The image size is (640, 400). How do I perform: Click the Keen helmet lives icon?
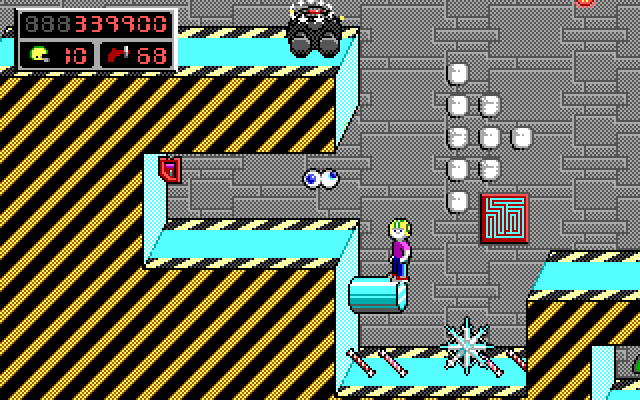pos(39,54)
